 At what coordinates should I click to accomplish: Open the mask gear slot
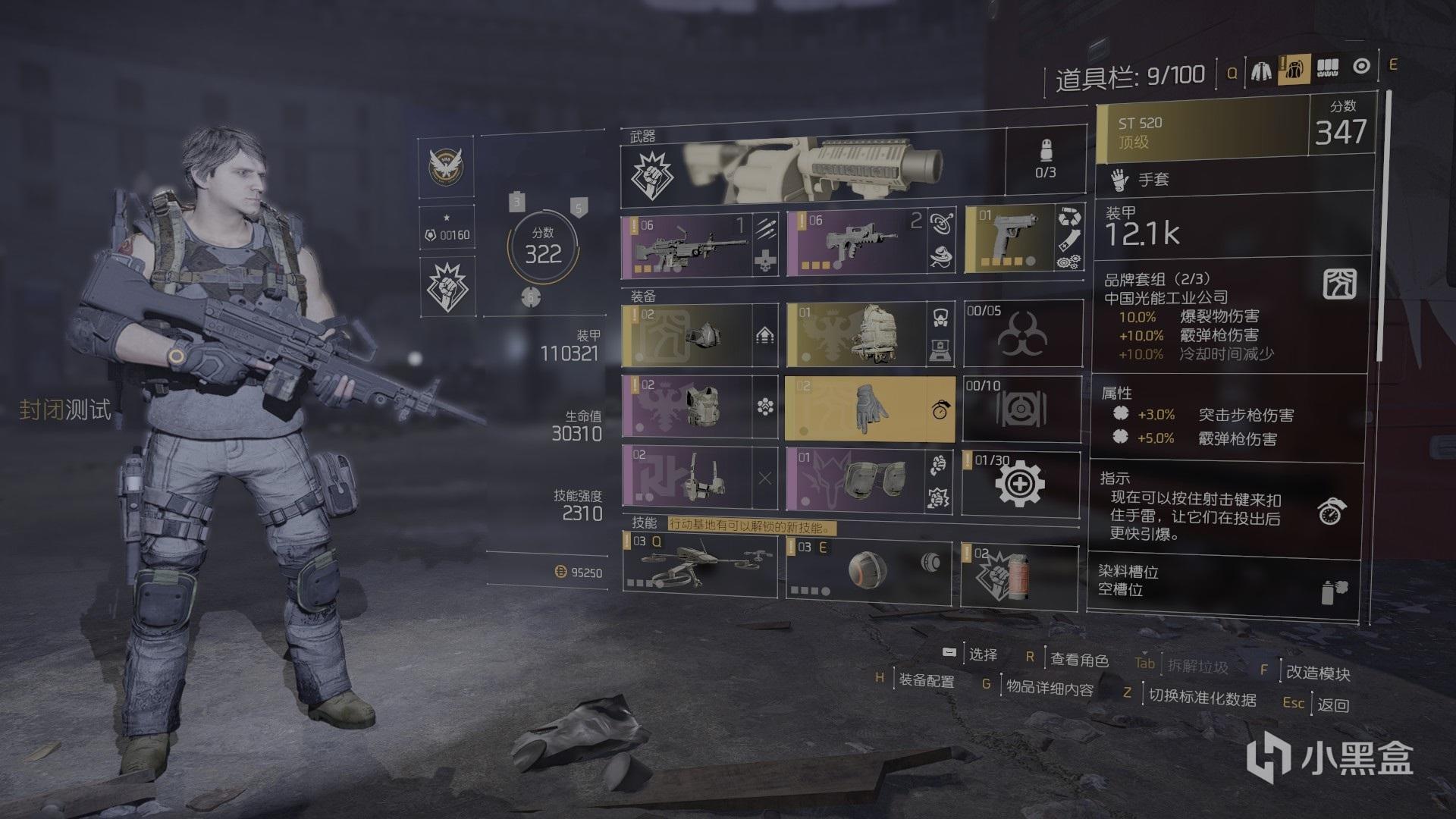pyautogui.click(x=688, y=335)
